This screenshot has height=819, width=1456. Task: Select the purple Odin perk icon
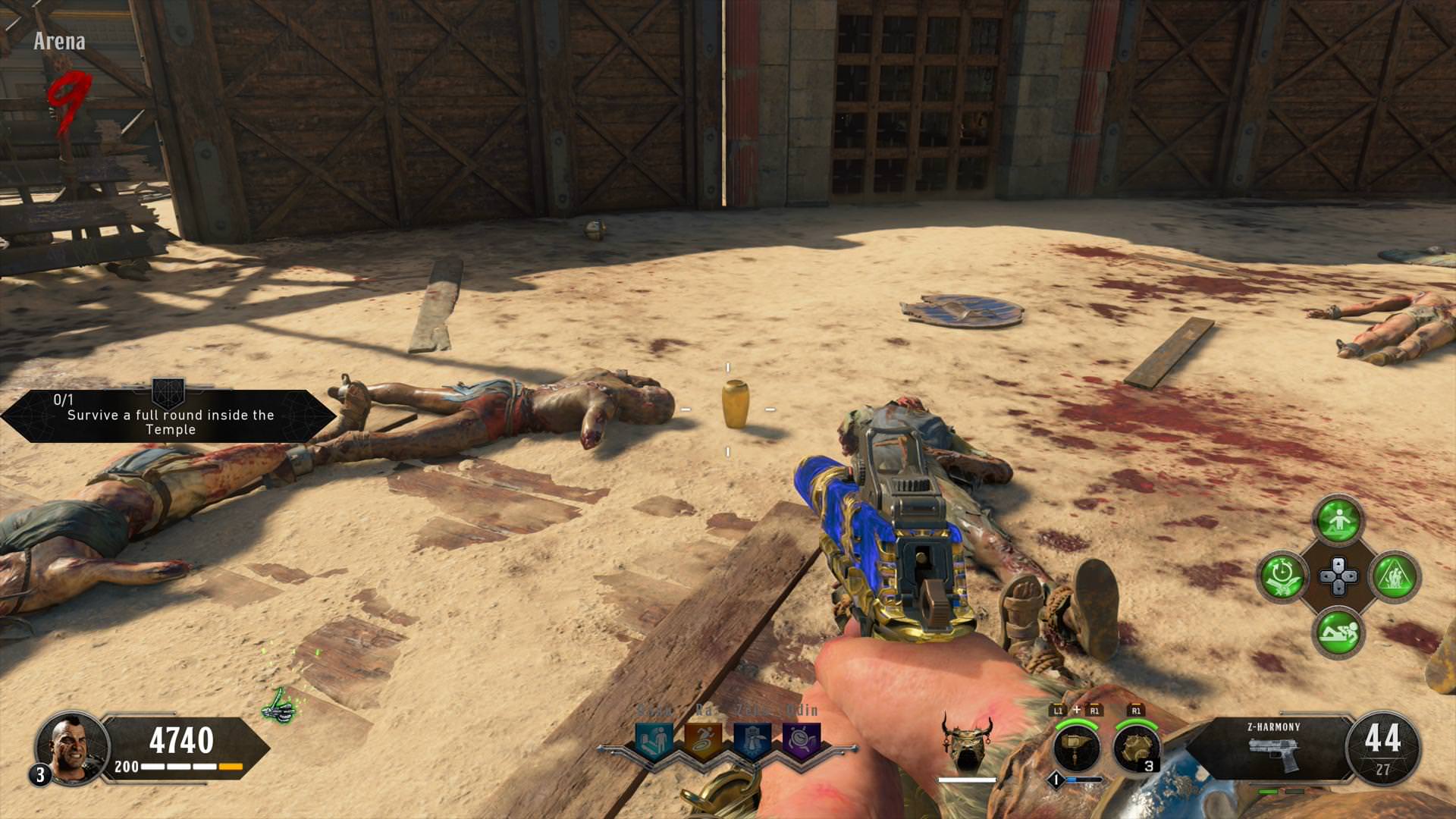[x=800, y=738]
